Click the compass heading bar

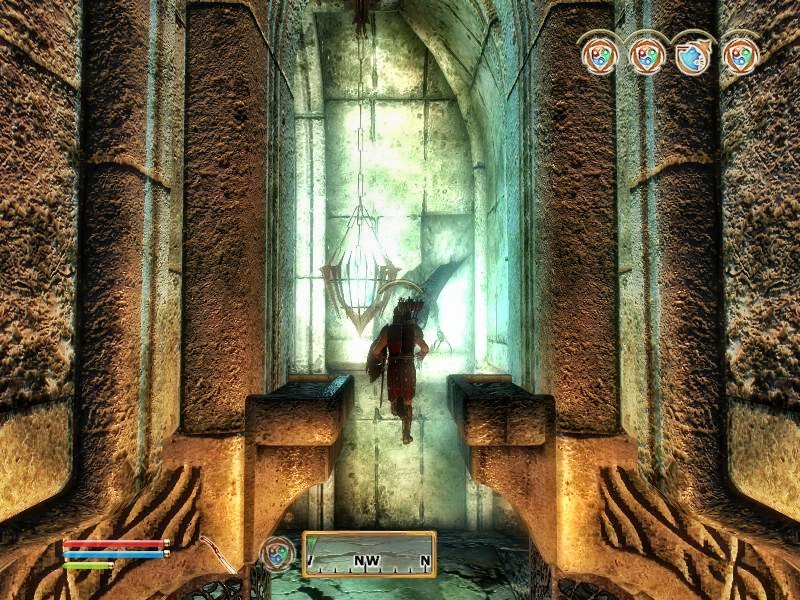pos(369,554)
